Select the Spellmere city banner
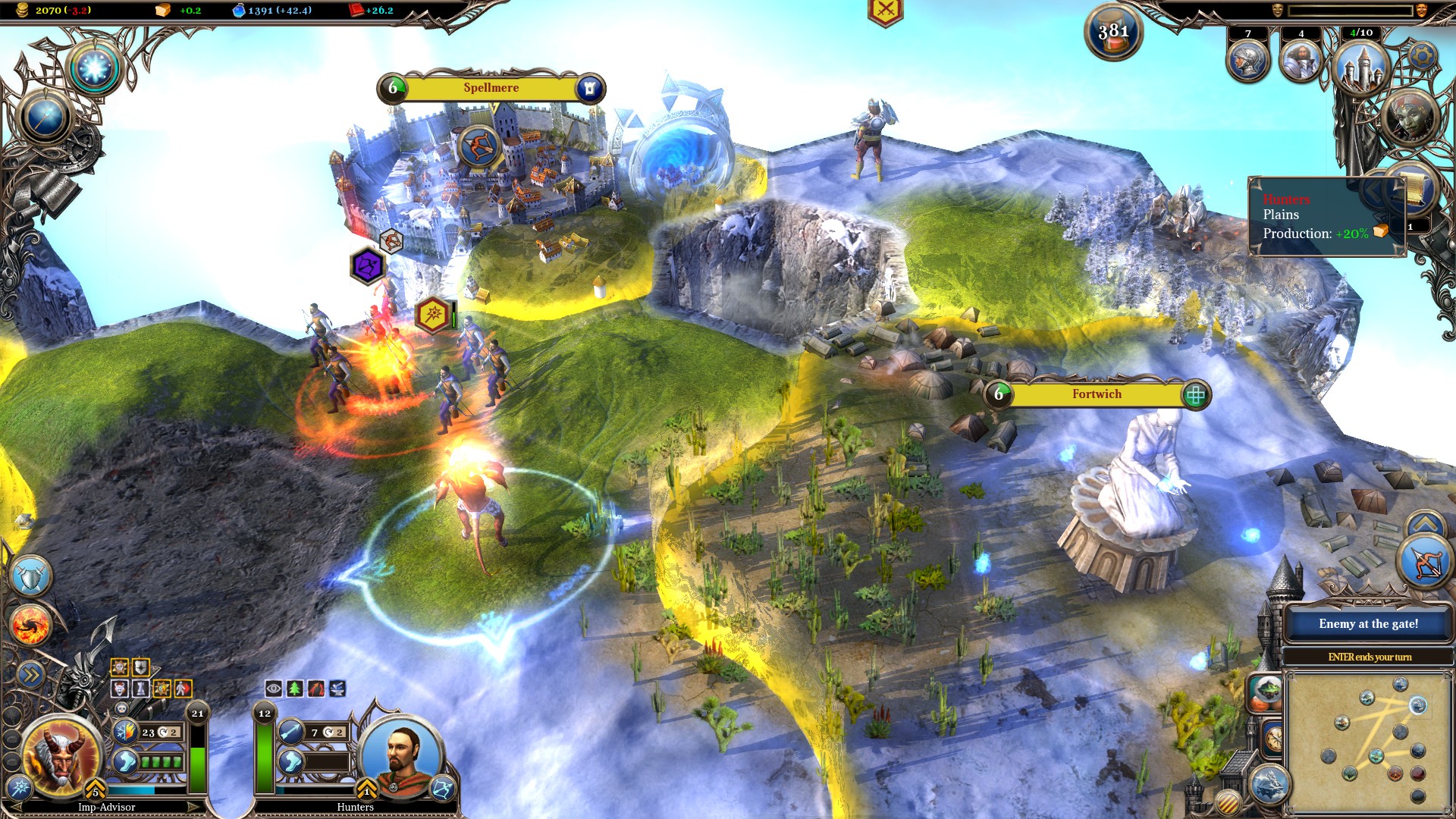The image size is (1456, 819). click(490, 88)
